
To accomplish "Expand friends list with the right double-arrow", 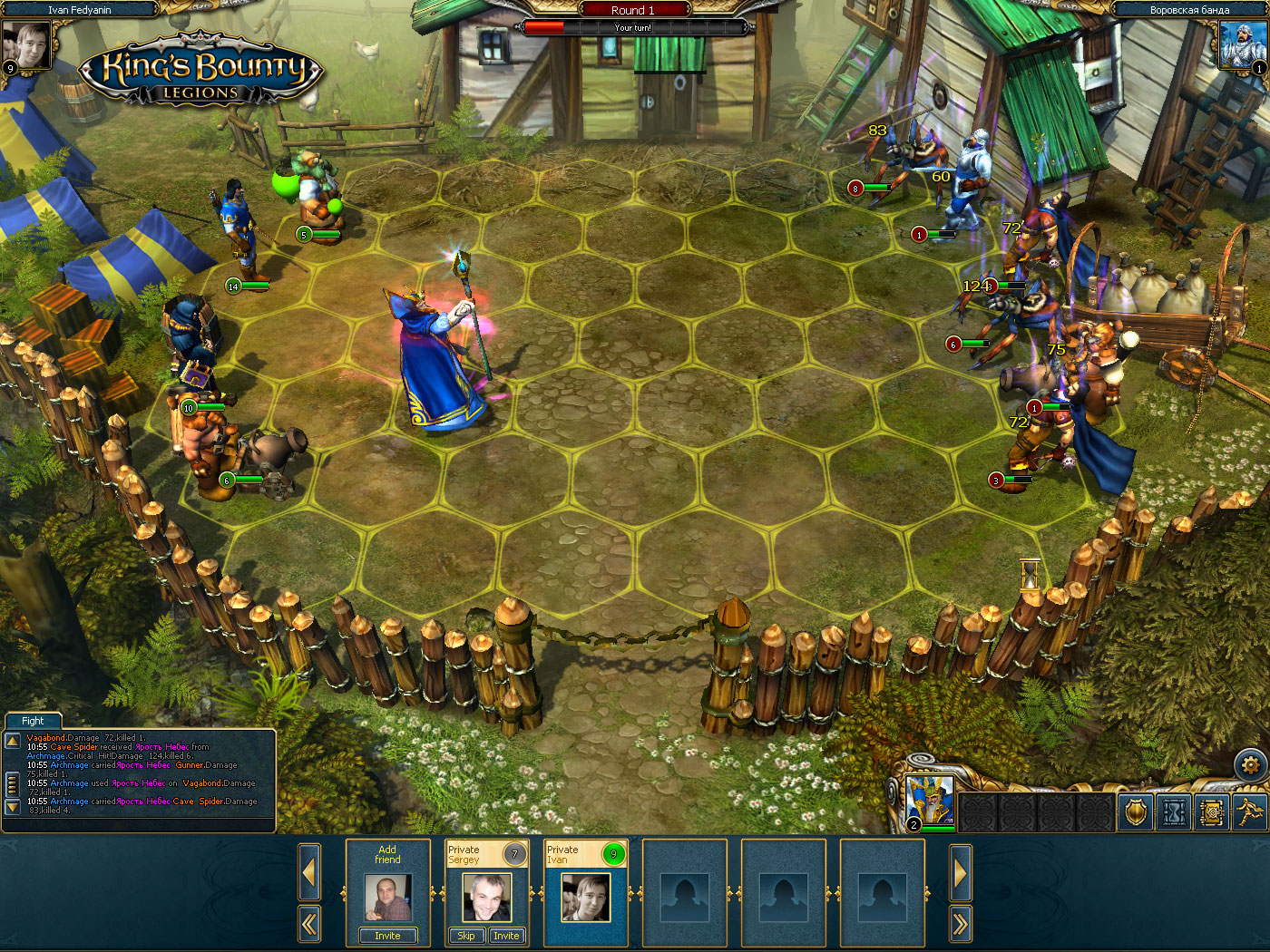I will 960,922.
